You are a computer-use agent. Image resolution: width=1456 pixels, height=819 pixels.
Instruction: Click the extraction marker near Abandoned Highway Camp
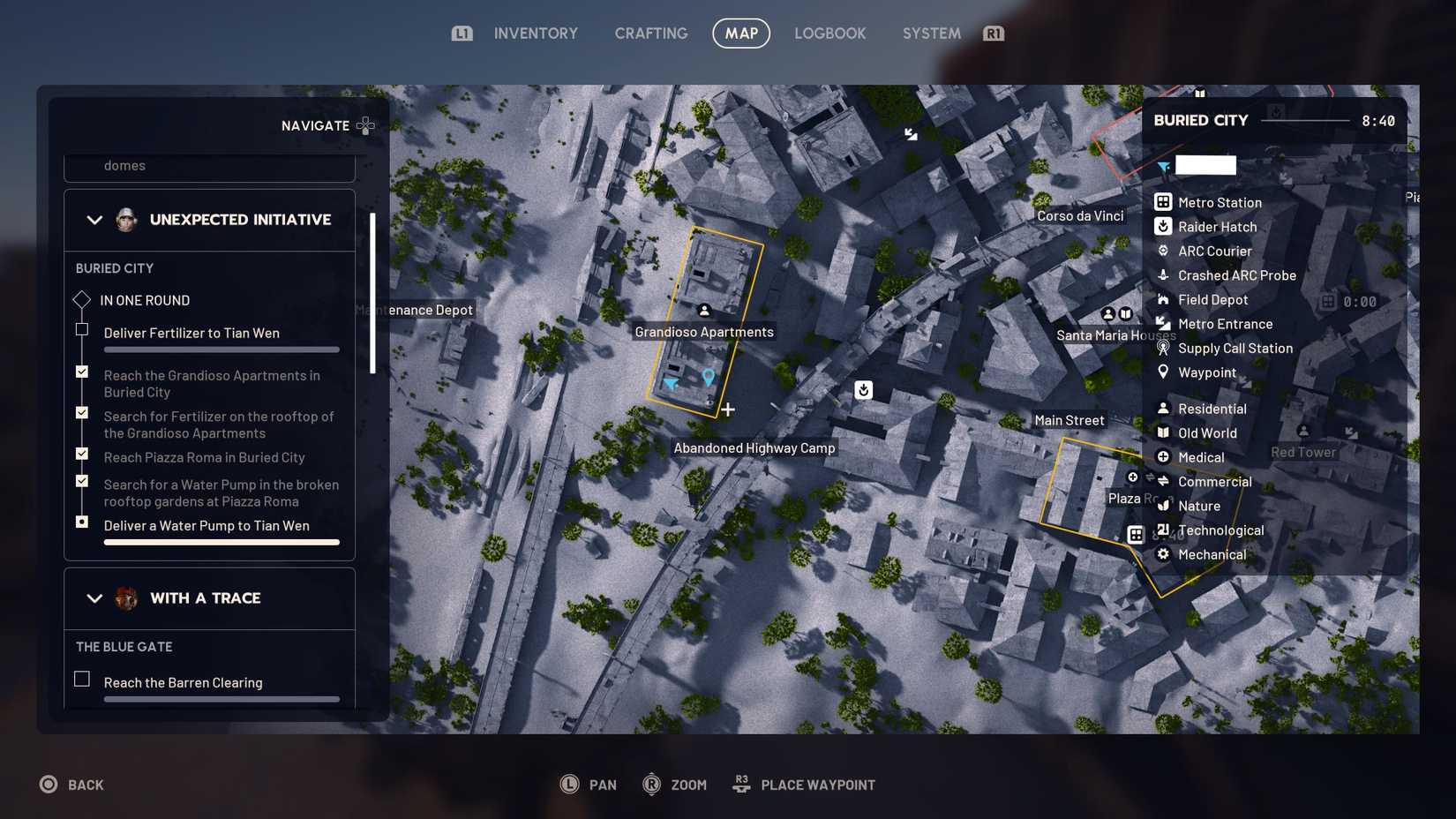863,389
